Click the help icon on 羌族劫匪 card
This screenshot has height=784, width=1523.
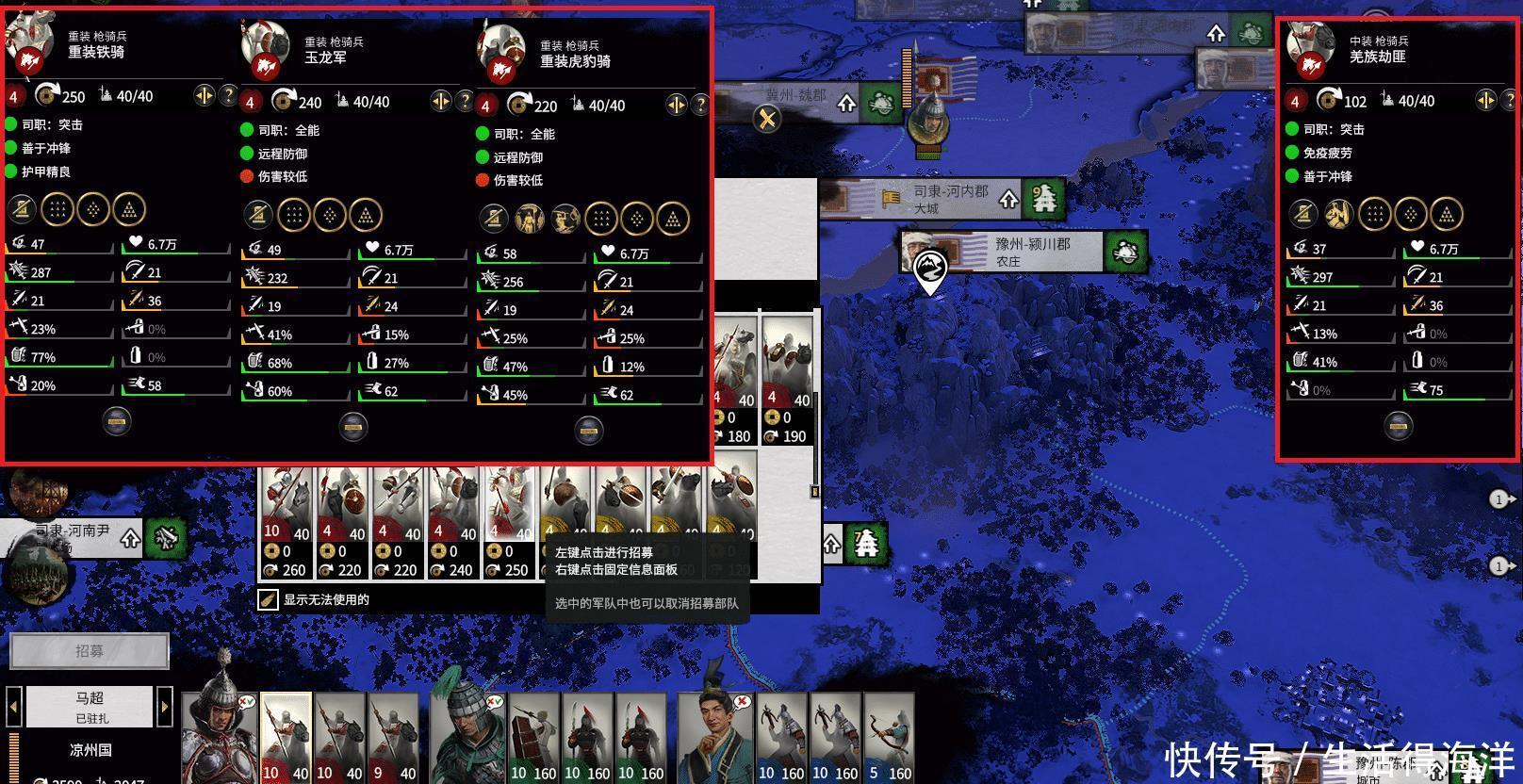[x=1509, y=100]
